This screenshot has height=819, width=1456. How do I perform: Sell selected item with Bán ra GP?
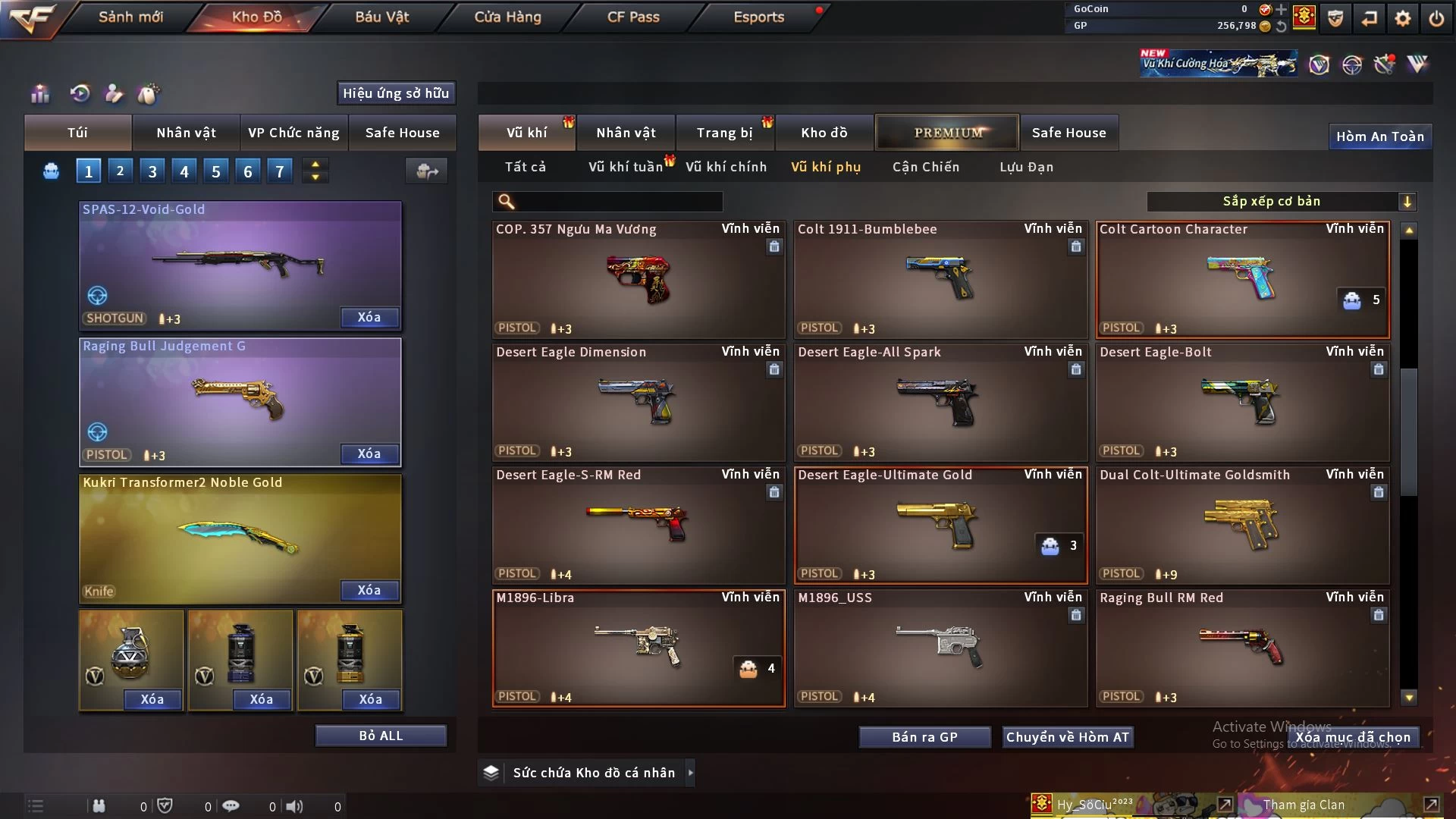924,737
